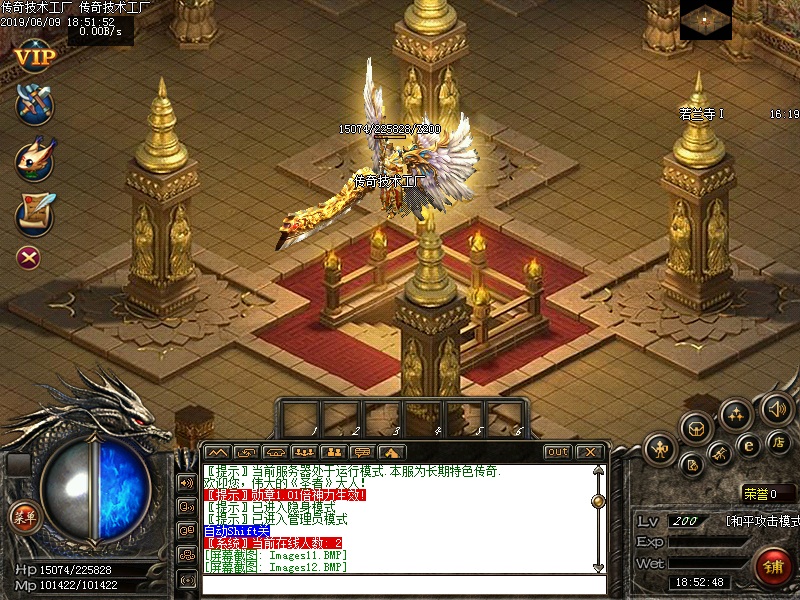800x600 pixels.
Task: Click the 'out' button on chat window
Action: pyautogui.click(x=557, y=452)
